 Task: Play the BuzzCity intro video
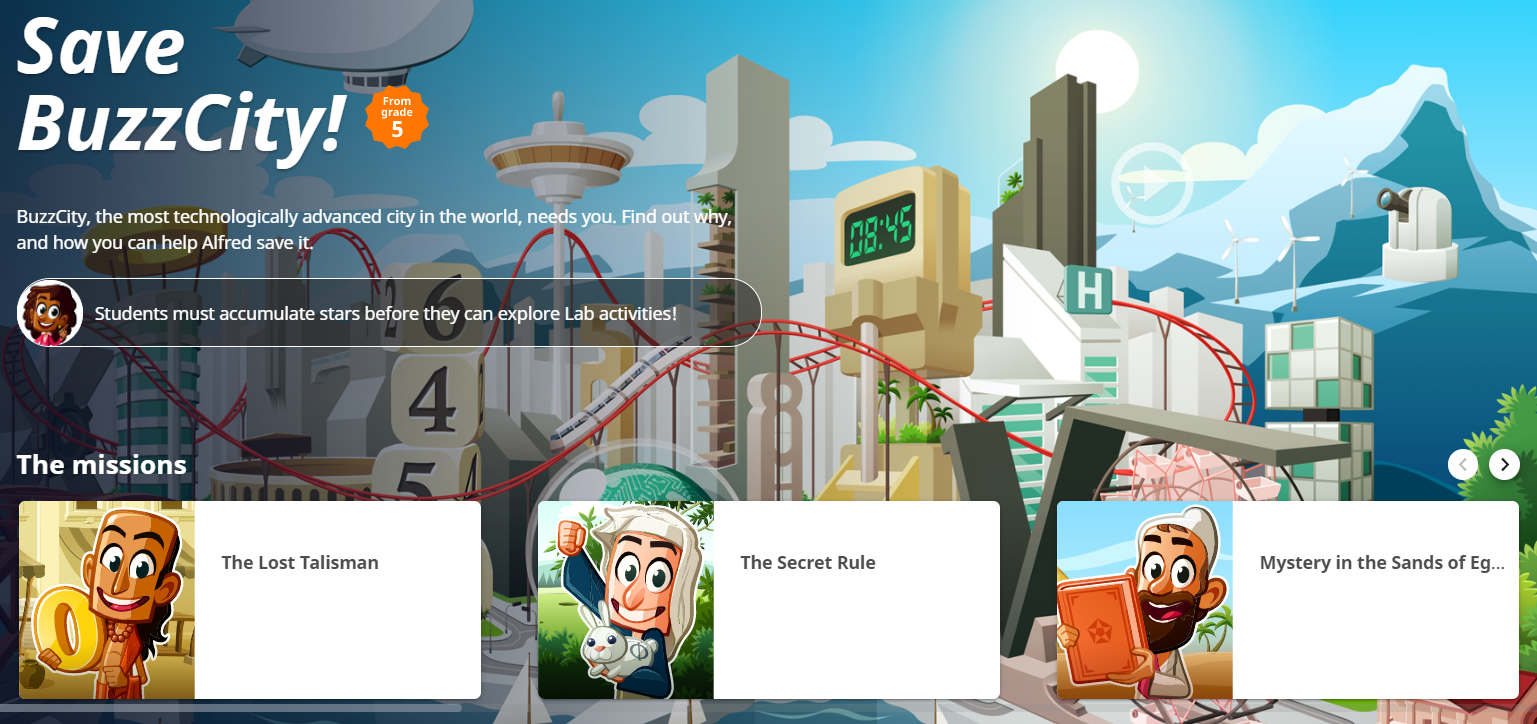point(1152,184)
